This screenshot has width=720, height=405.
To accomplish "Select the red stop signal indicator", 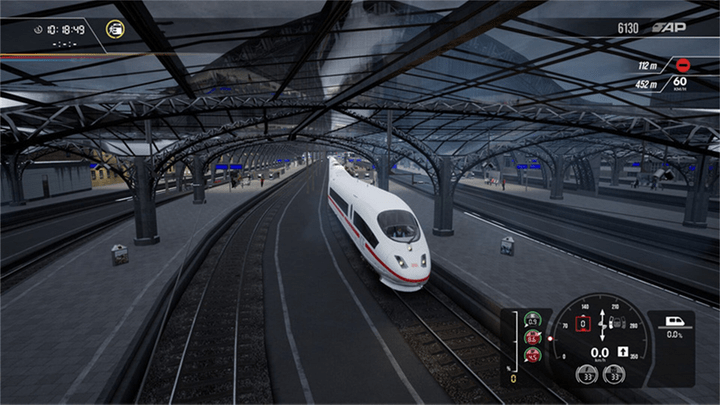I will 681,65.
